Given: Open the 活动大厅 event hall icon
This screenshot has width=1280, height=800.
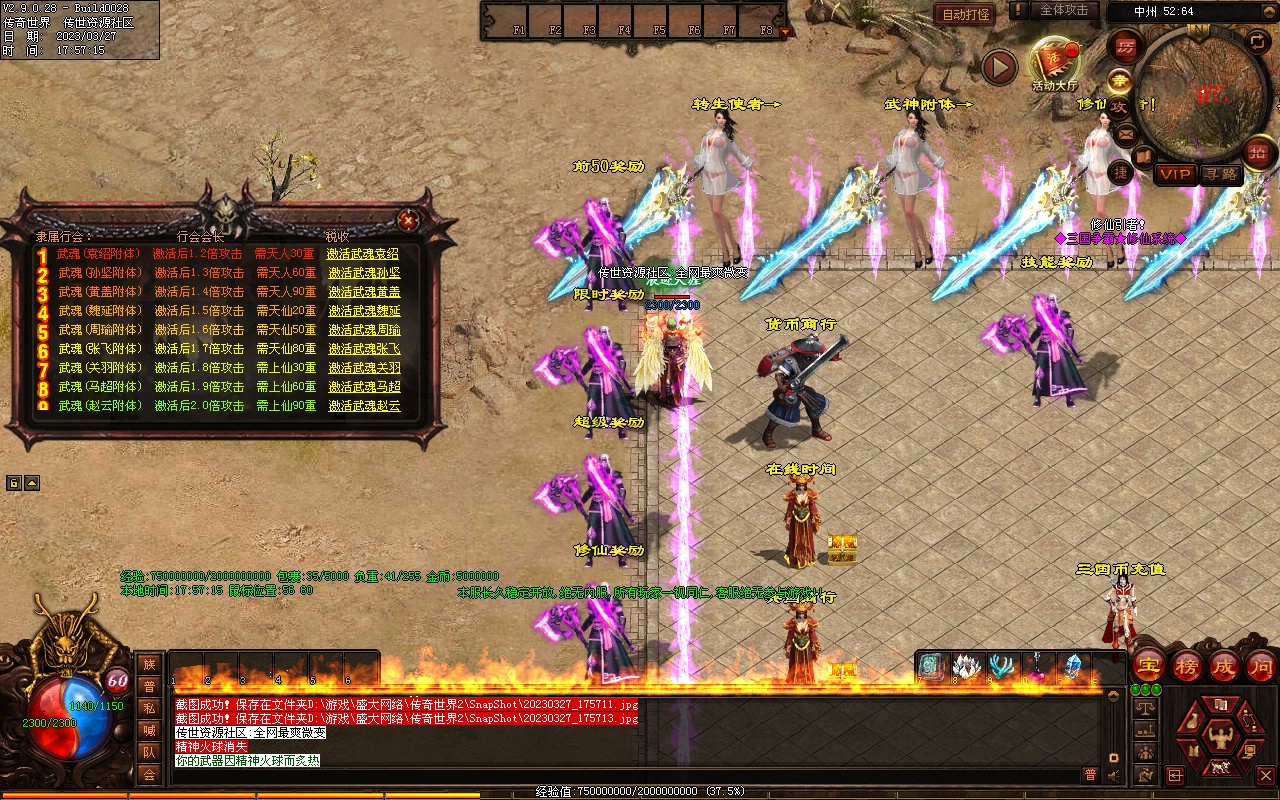Looking at the screenshot, I should tap(1054, 64).
